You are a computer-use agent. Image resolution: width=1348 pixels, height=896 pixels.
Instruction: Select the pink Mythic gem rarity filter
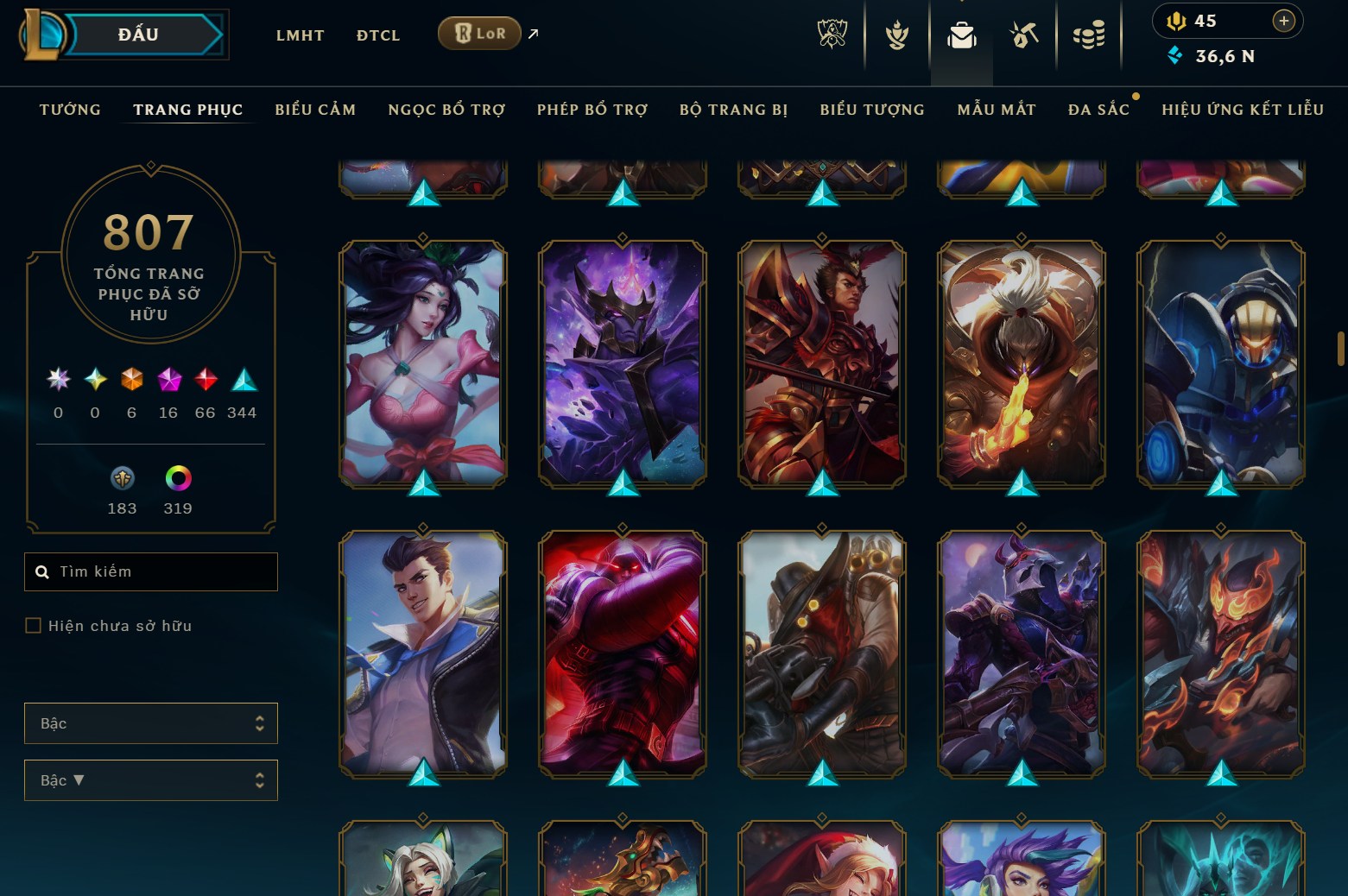tap(168, 380)
